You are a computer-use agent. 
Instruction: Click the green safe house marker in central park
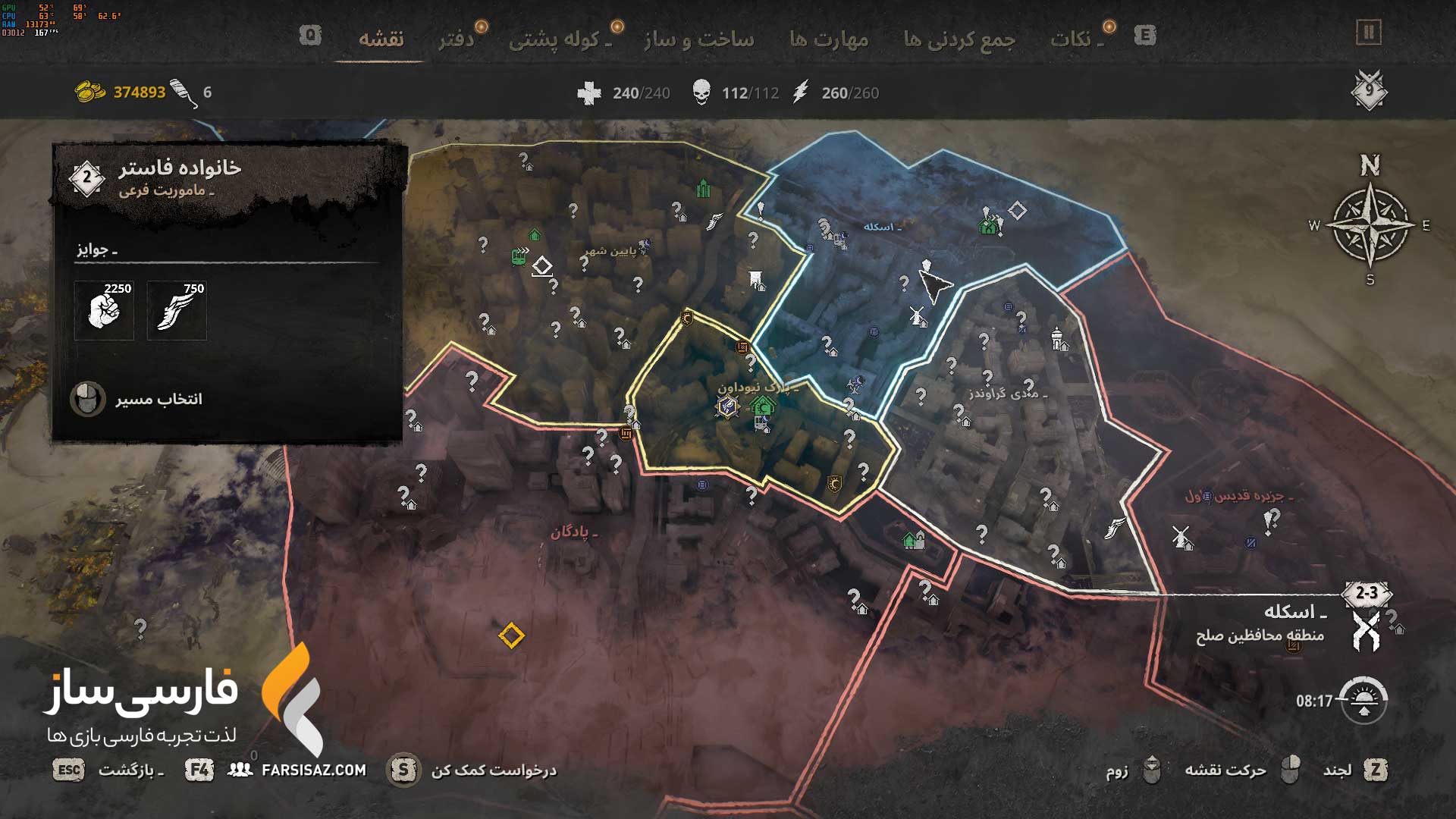pos(763,406)
